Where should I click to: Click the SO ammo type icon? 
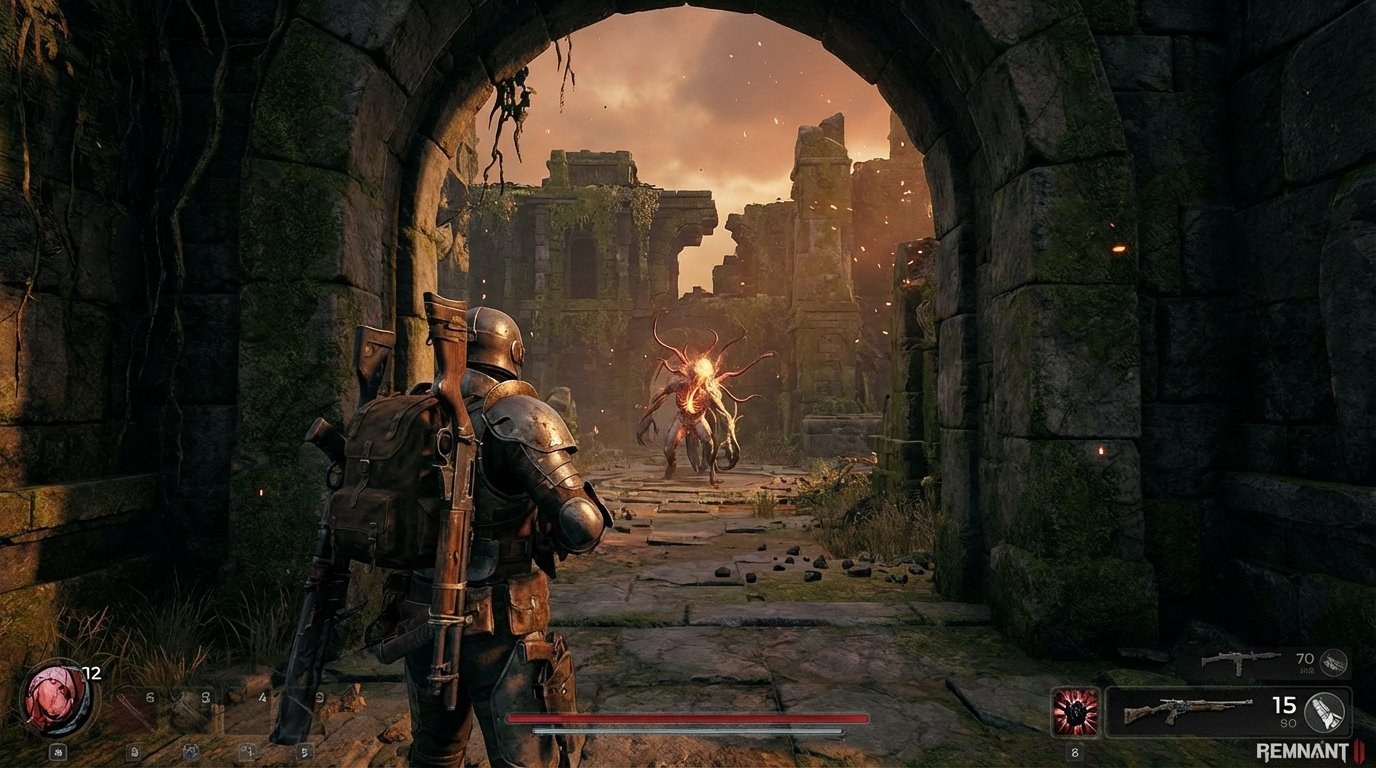1325,714
